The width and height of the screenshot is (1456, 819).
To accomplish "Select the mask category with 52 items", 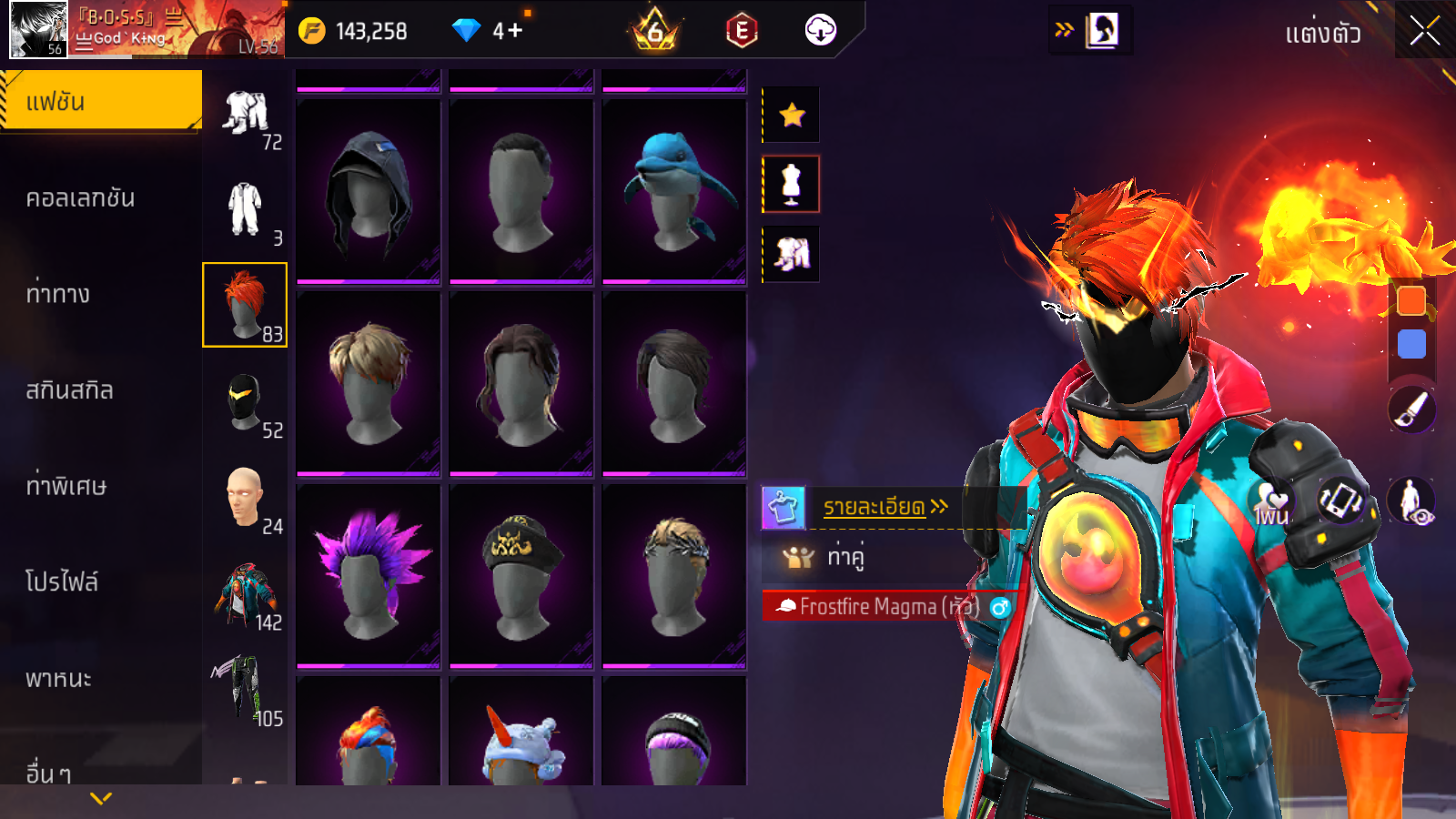I will click(x=245, y=402).
